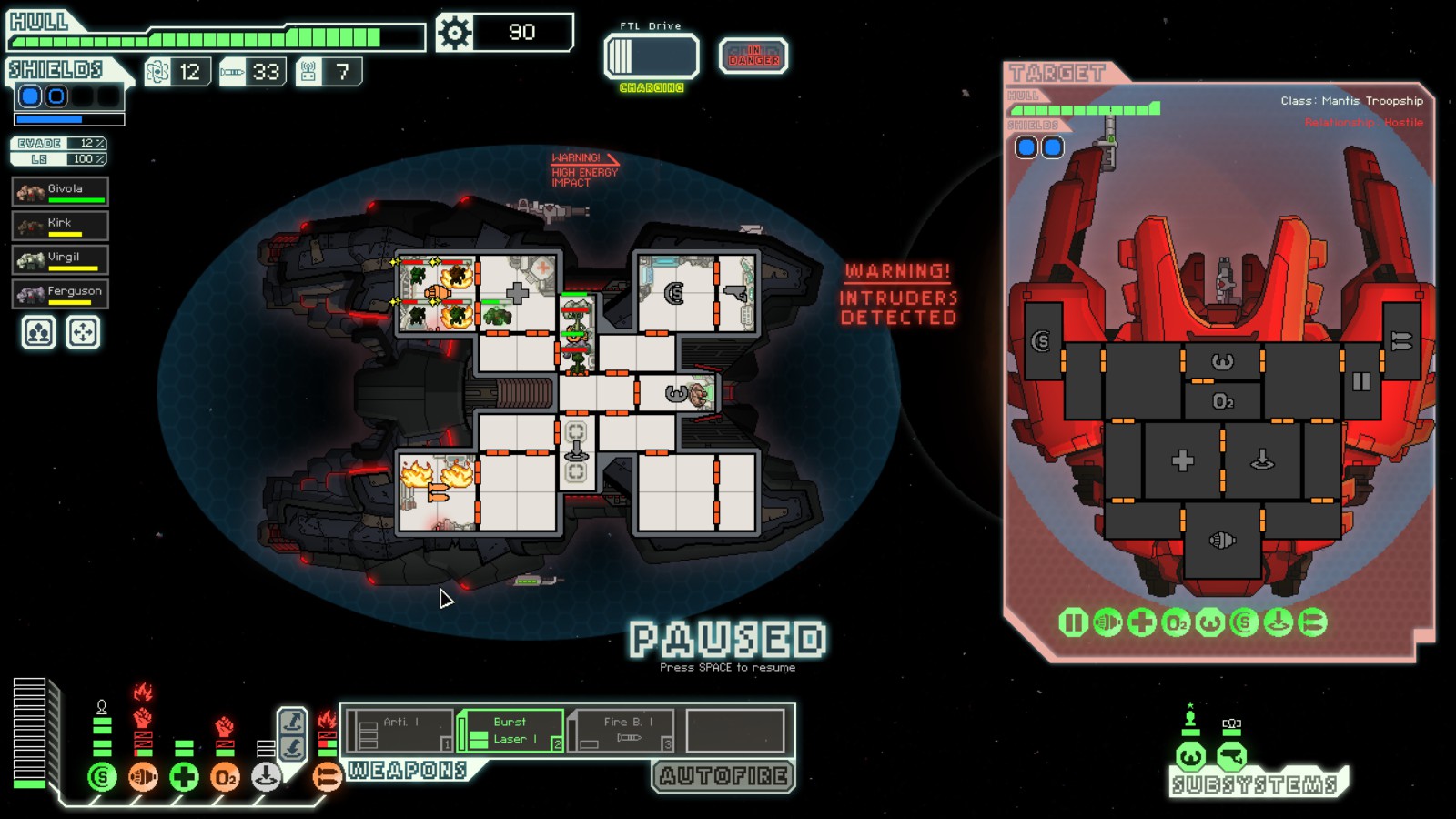
Task: Click the FTL Drive jump button
Action: [x=652, y=56]
